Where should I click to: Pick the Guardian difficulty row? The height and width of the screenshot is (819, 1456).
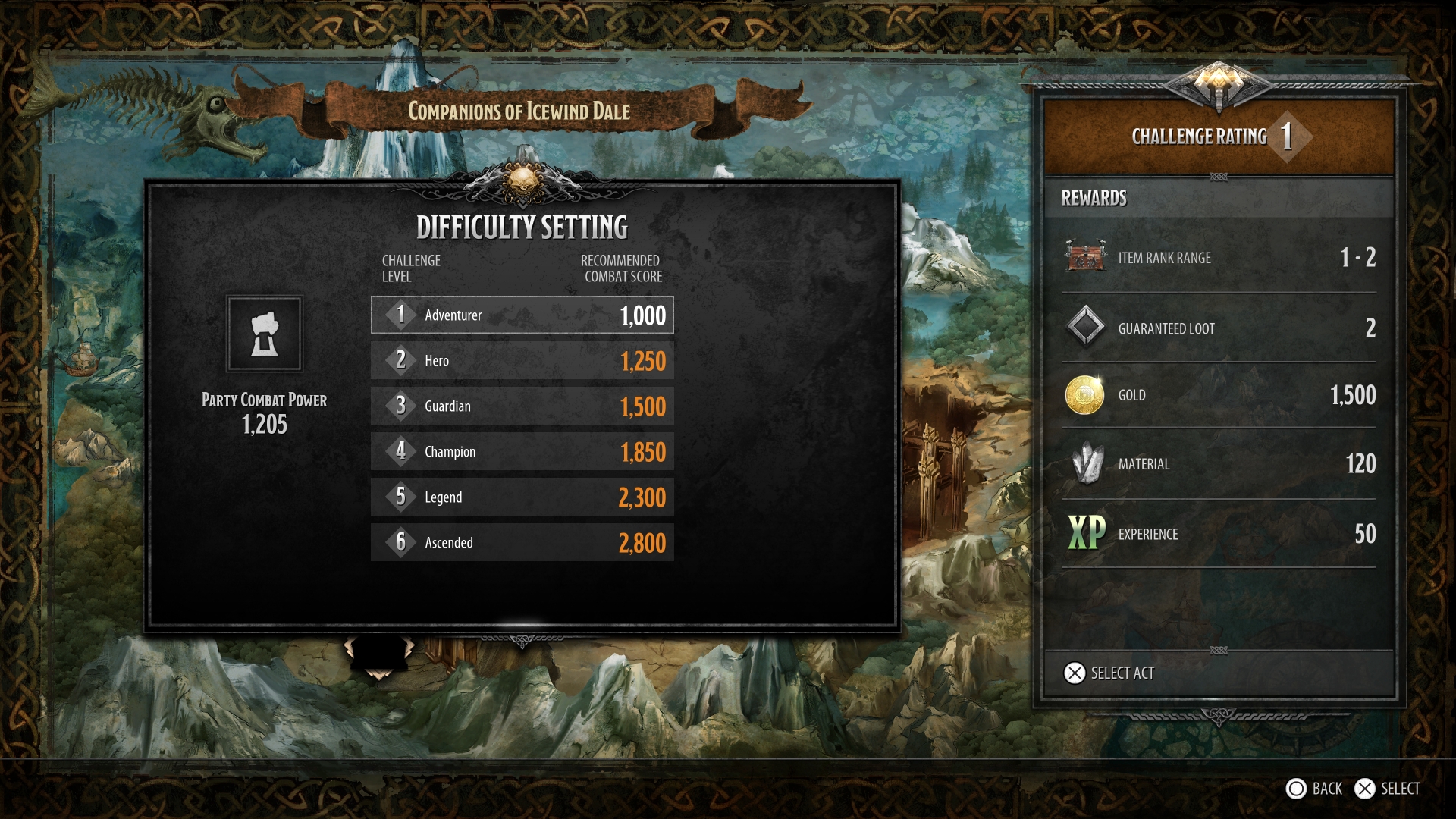[522, 406]
